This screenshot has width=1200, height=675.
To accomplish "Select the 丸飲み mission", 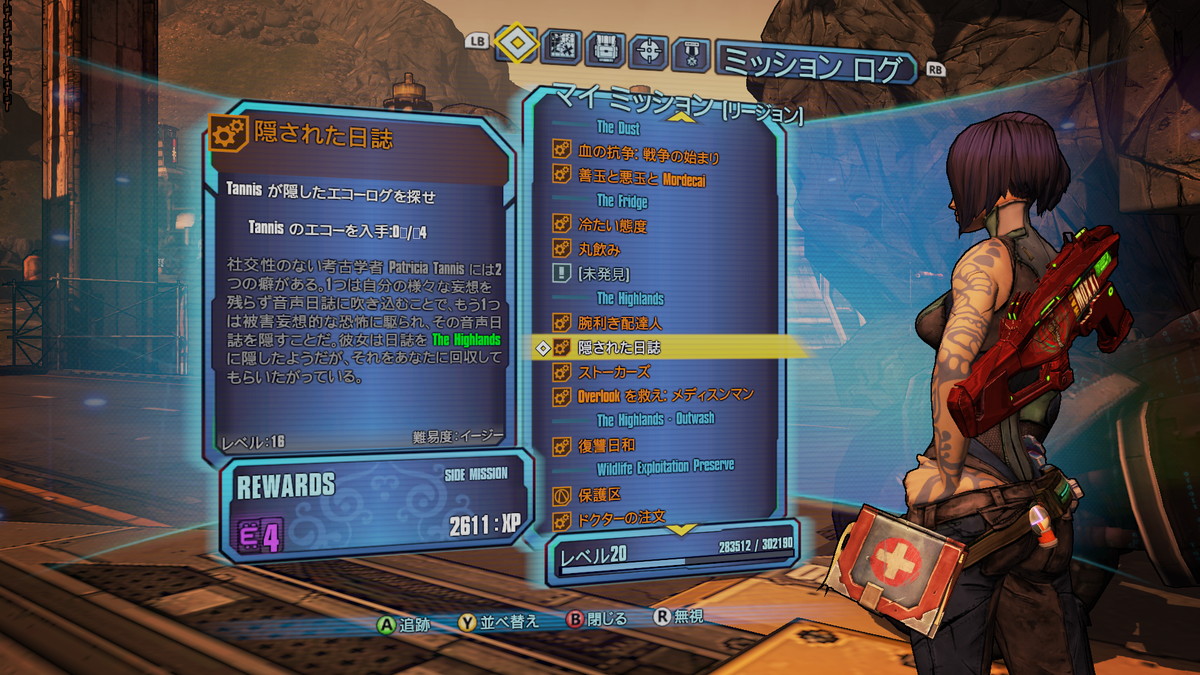I will 599,249.
